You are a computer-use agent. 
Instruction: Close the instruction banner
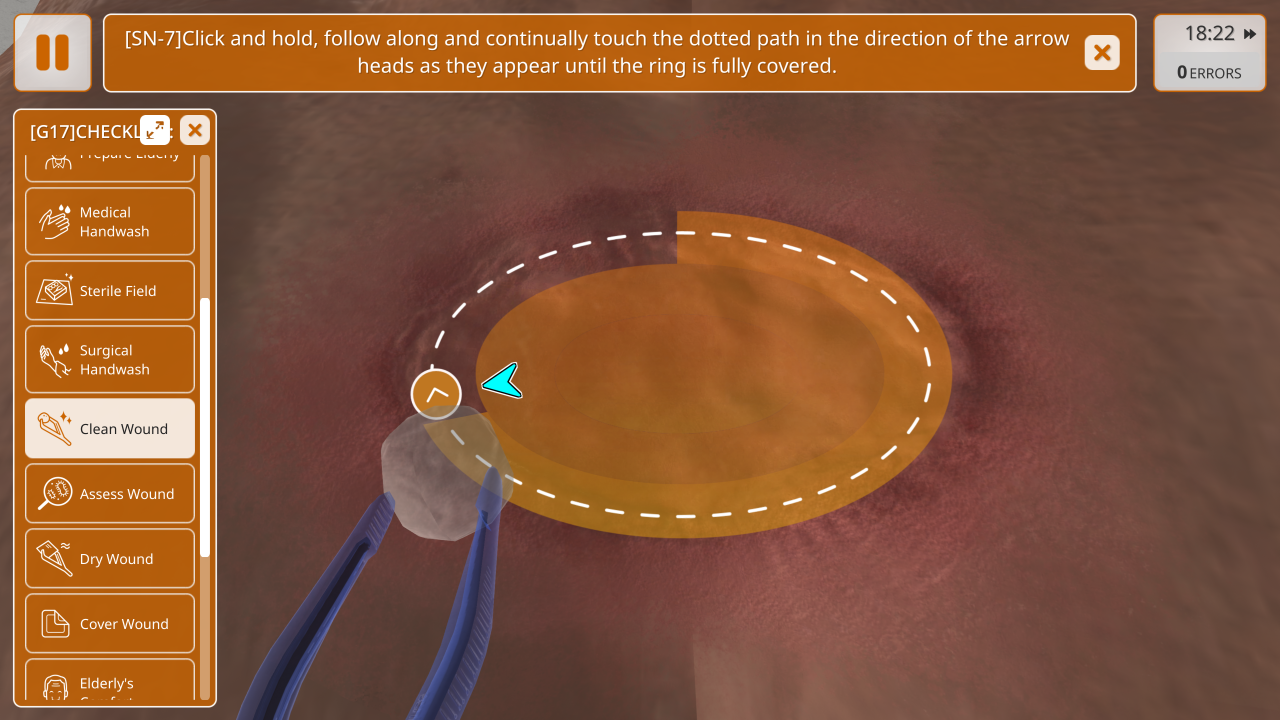[x=1102, y=53]
